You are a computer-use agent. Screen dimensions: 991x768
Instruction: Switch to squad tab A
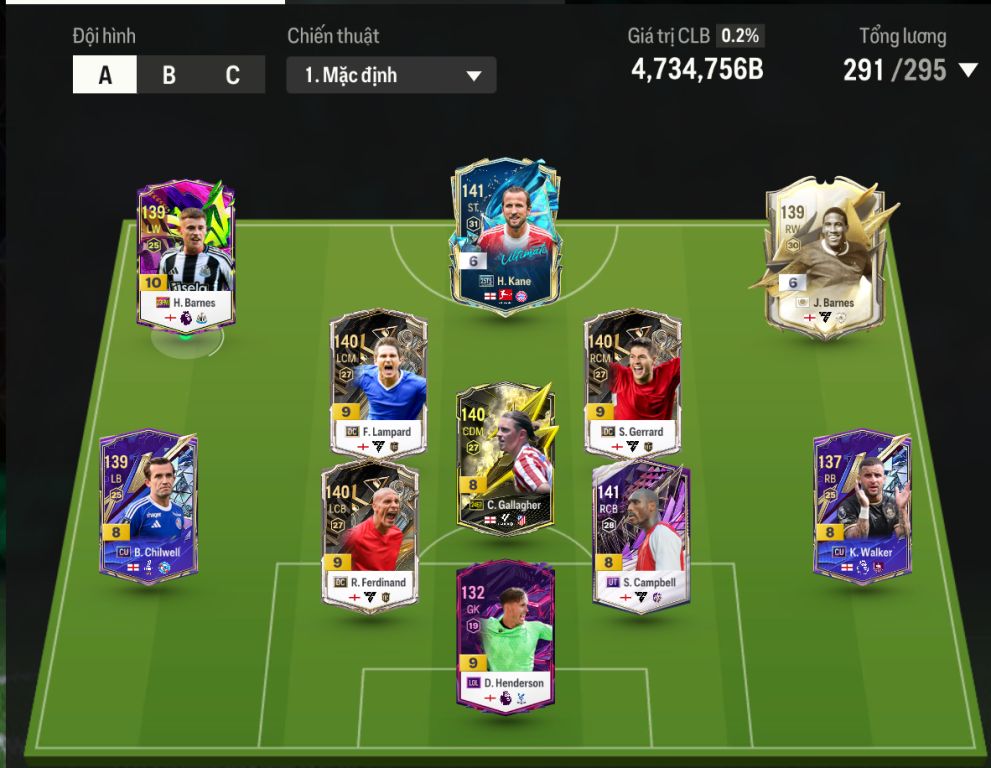[x=105, y=75]
